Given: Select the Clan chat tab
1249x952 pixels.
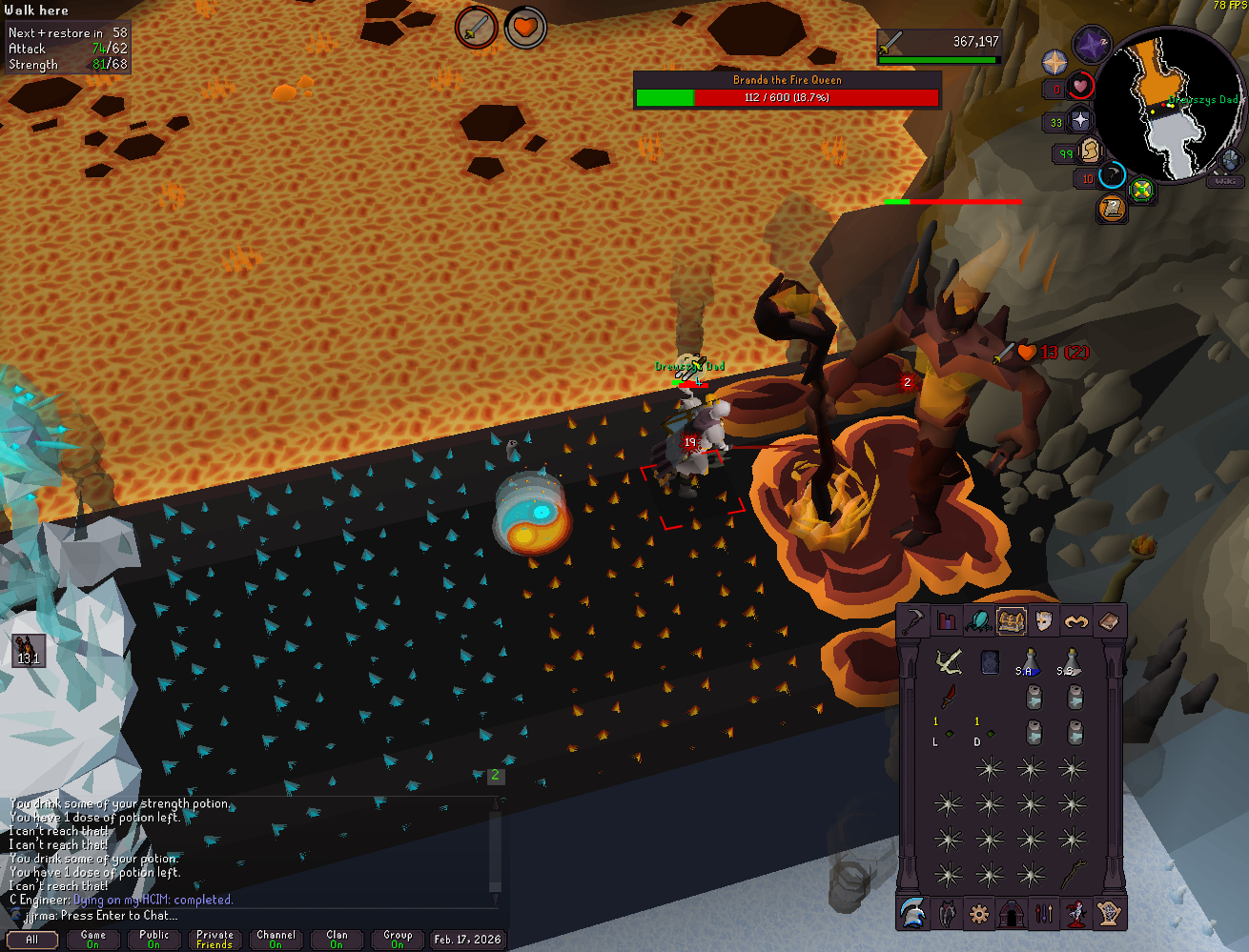Looking at the screenshot, I should [x=337, y=940].
